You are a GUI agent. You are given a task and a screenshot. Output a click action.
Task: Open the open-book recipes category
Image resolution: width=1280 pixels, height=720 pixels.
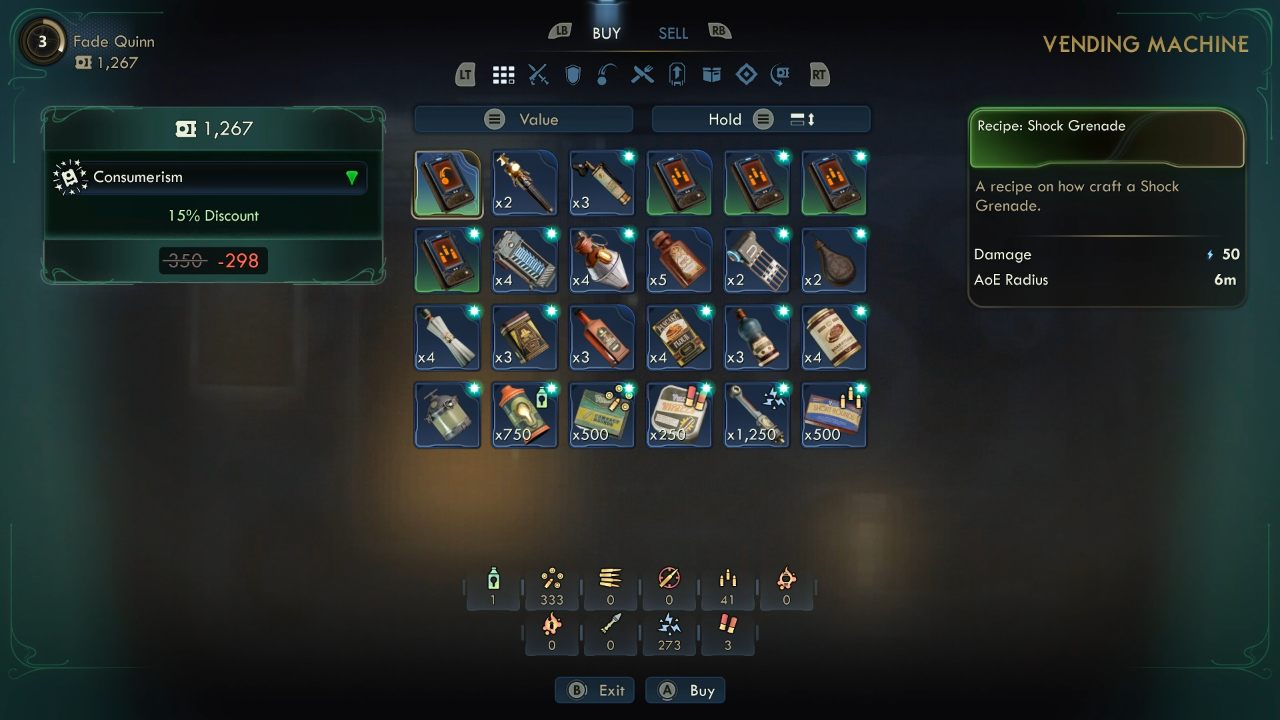pos(711,75)
